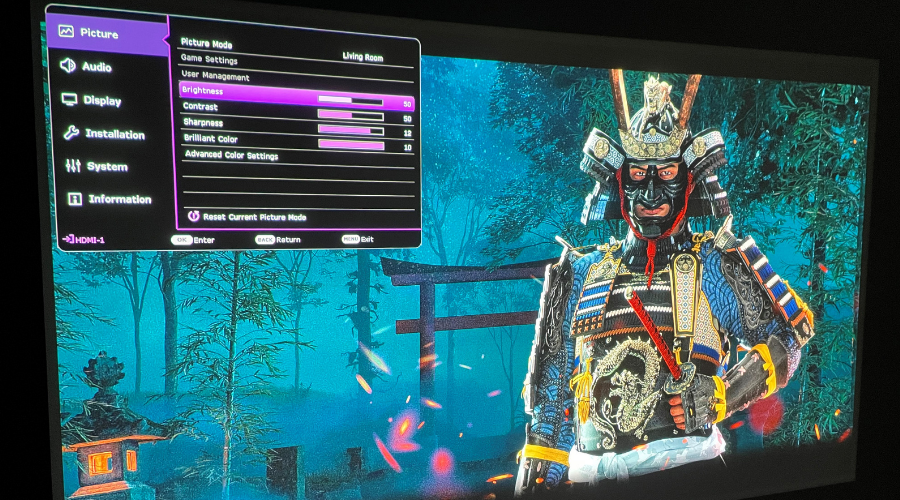Select Reset Current Picture Mode
Screen dimensions: 900x500
[x=254, y=216]
